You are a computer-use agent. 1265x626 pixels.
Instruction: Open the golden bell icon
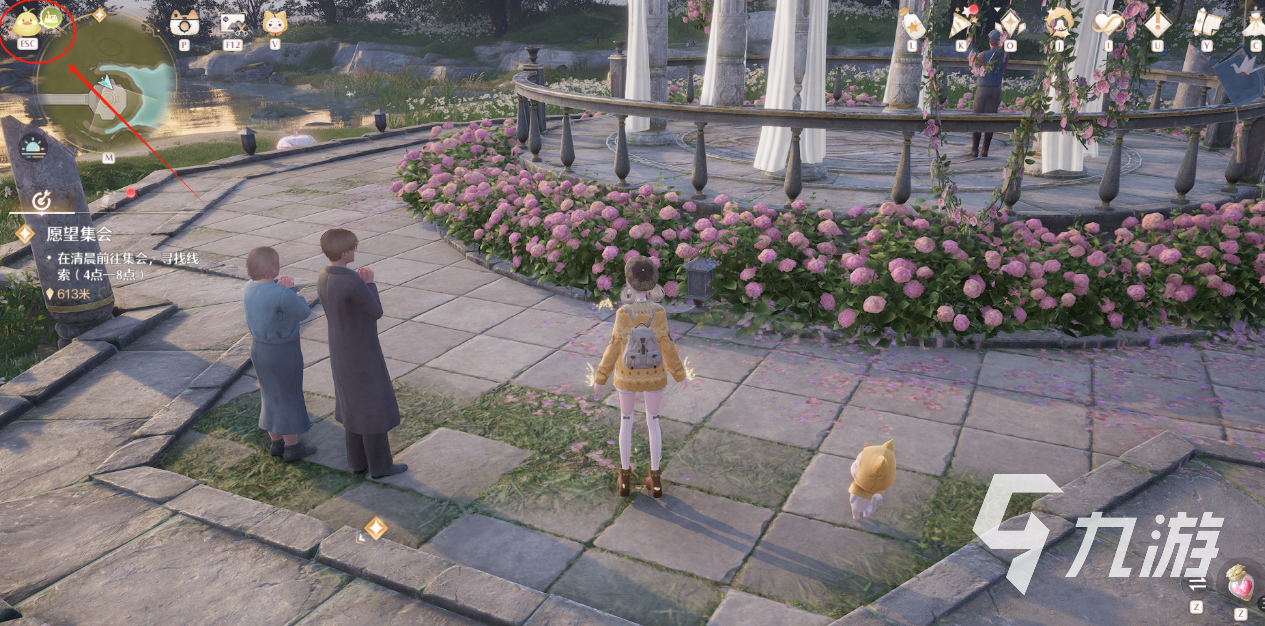click(x=1058, y=22)
